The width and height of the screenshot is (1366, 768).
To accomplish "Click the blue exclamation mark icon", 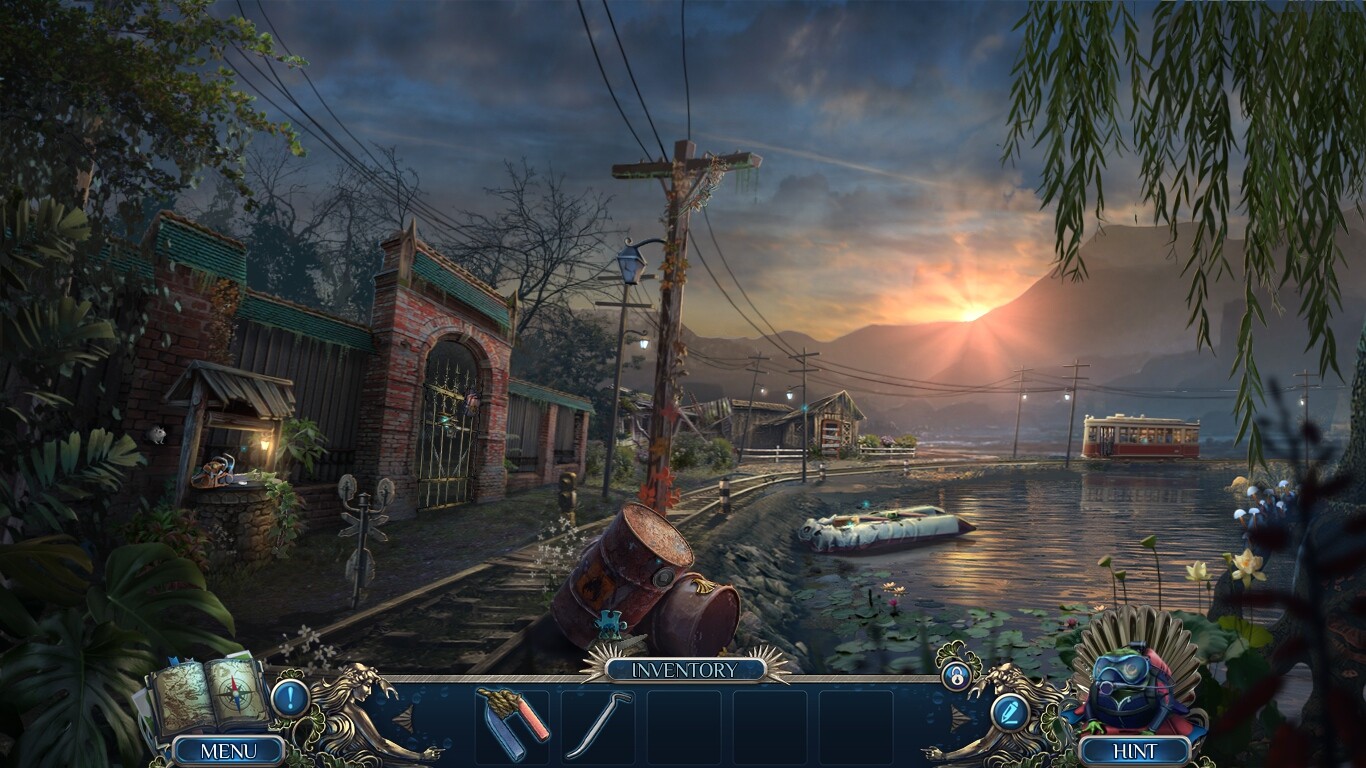I will pyautogui.click(x=290, y=697).
